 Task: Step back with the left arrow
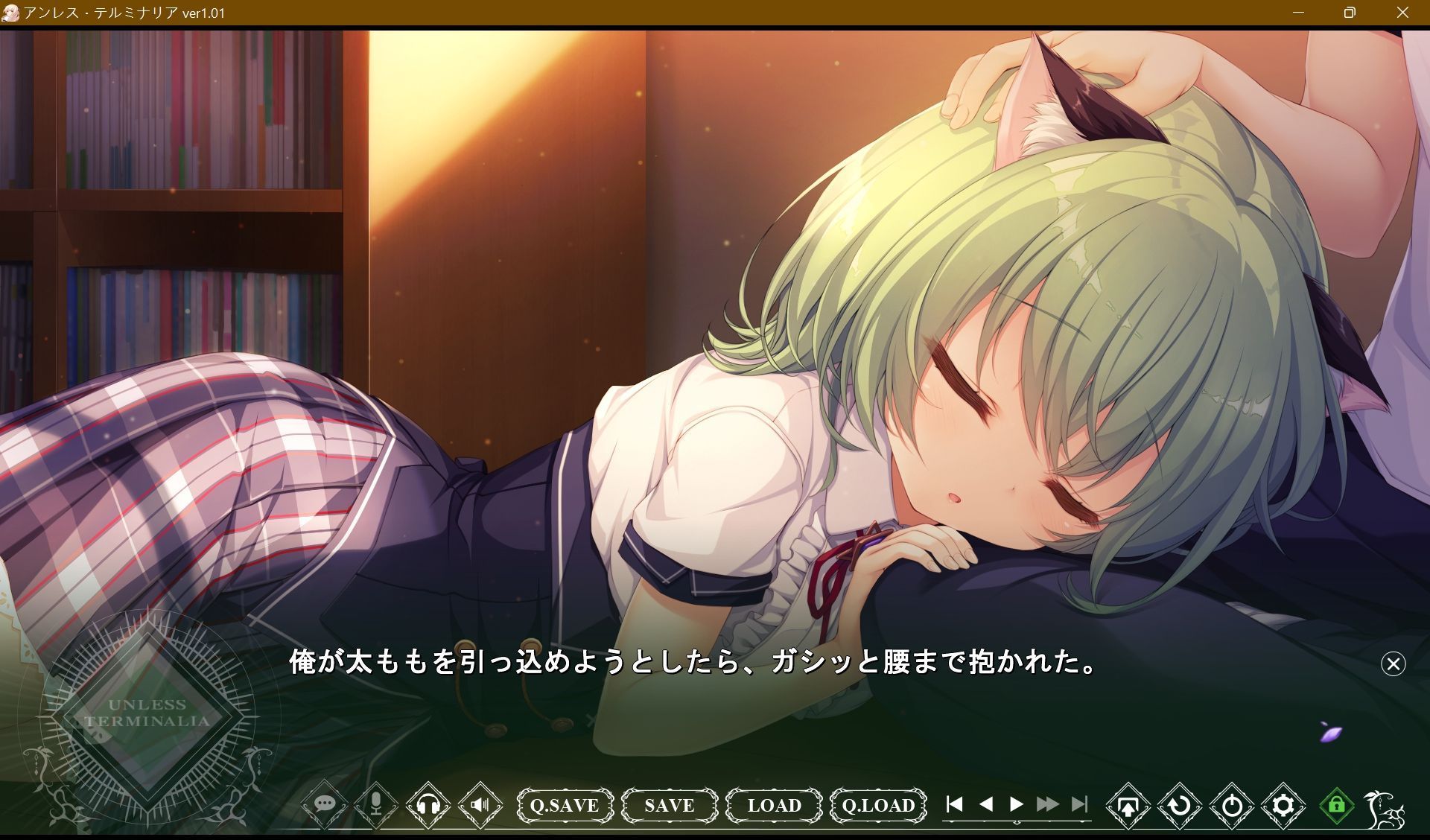985,804
